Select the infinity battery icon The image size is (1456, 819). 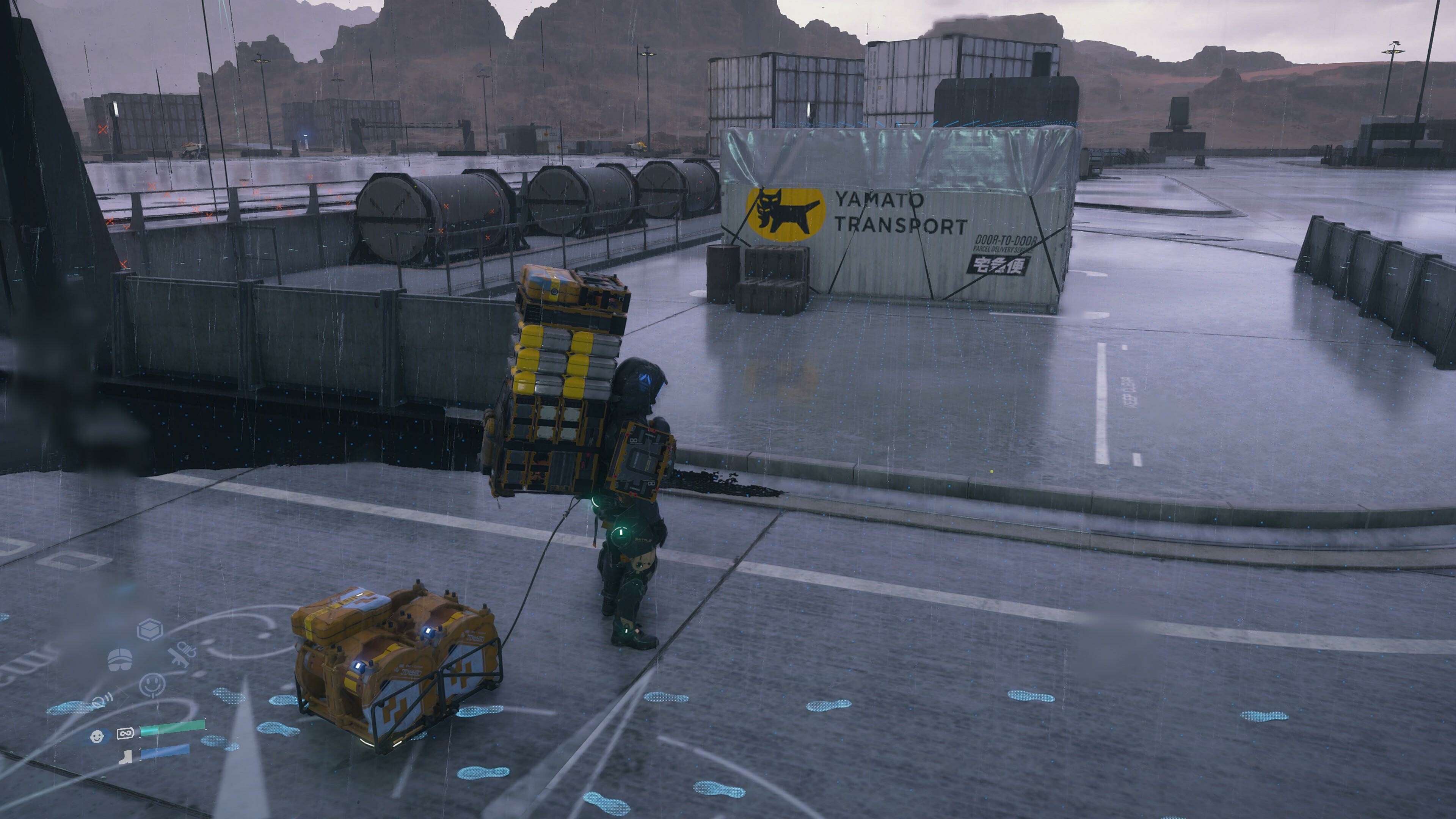point(125,734)
